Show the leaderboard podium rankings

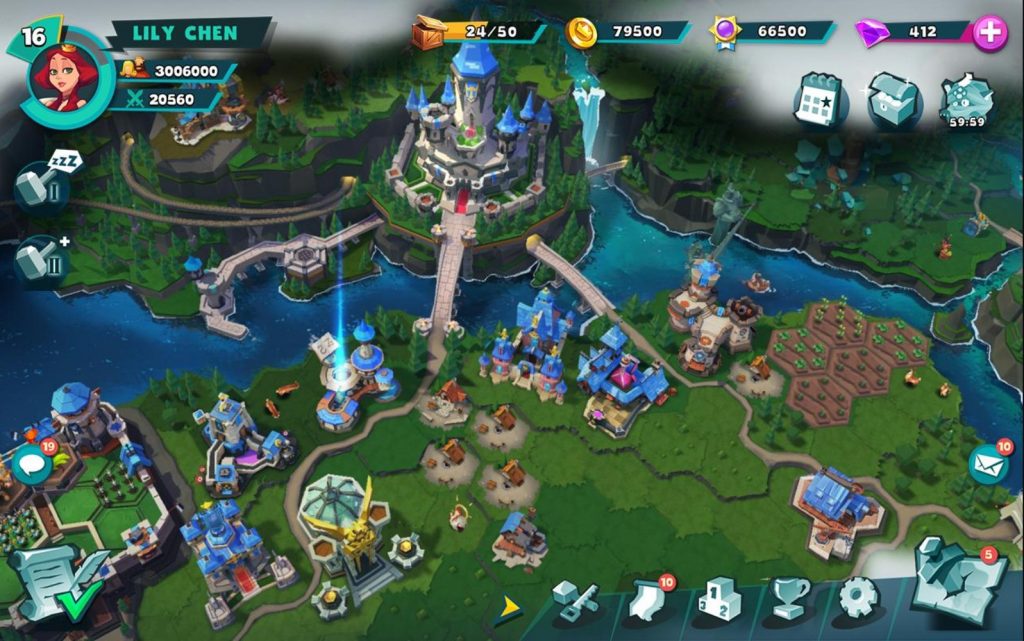(718, 600)
